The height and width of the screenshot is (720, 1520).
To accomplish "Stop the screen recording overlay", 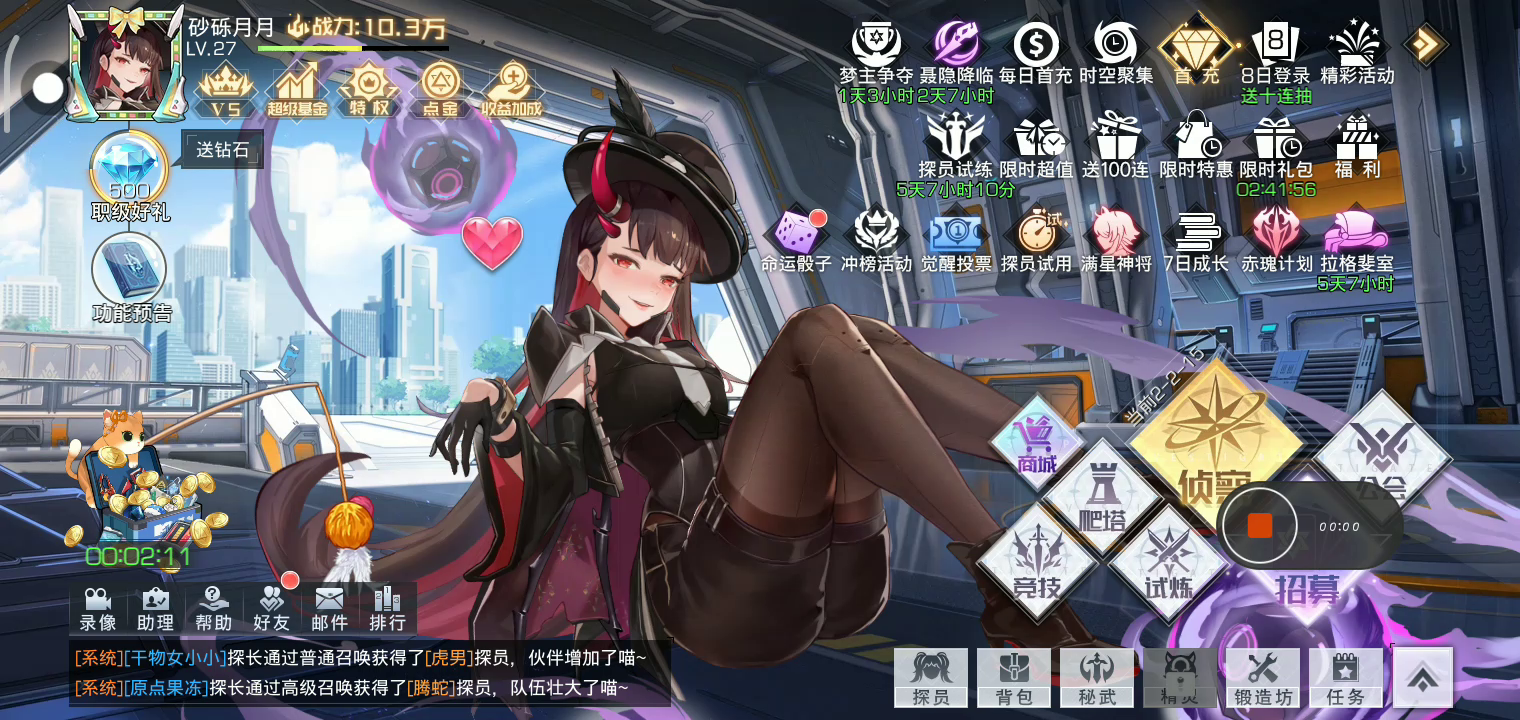I will pyautogui.click(x=1260, y=526).
